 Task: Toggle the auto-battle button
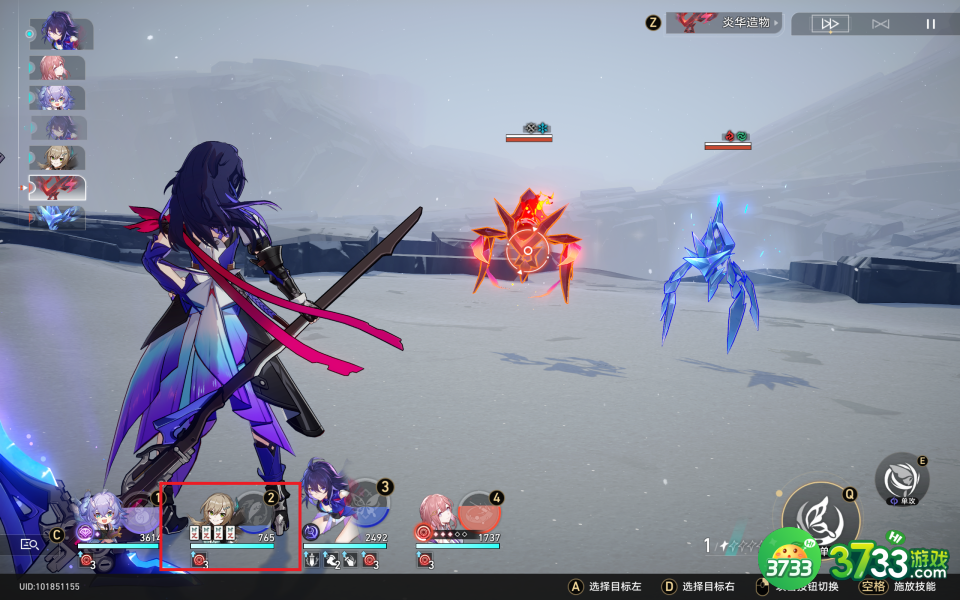tap(880, 24)
